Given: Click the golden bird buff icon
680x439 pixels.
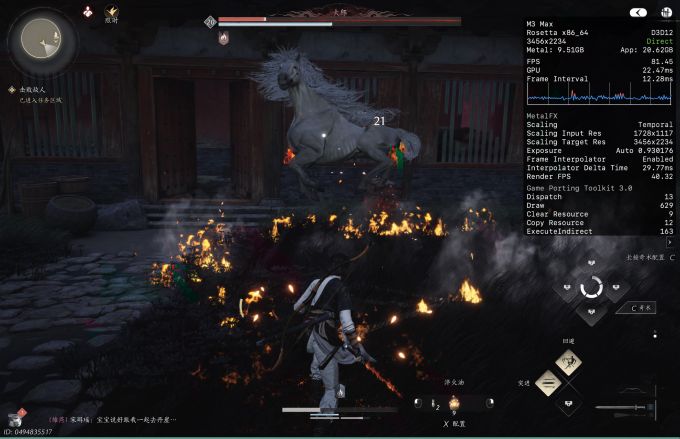Looking at the screenshot, I should [112, 11].
